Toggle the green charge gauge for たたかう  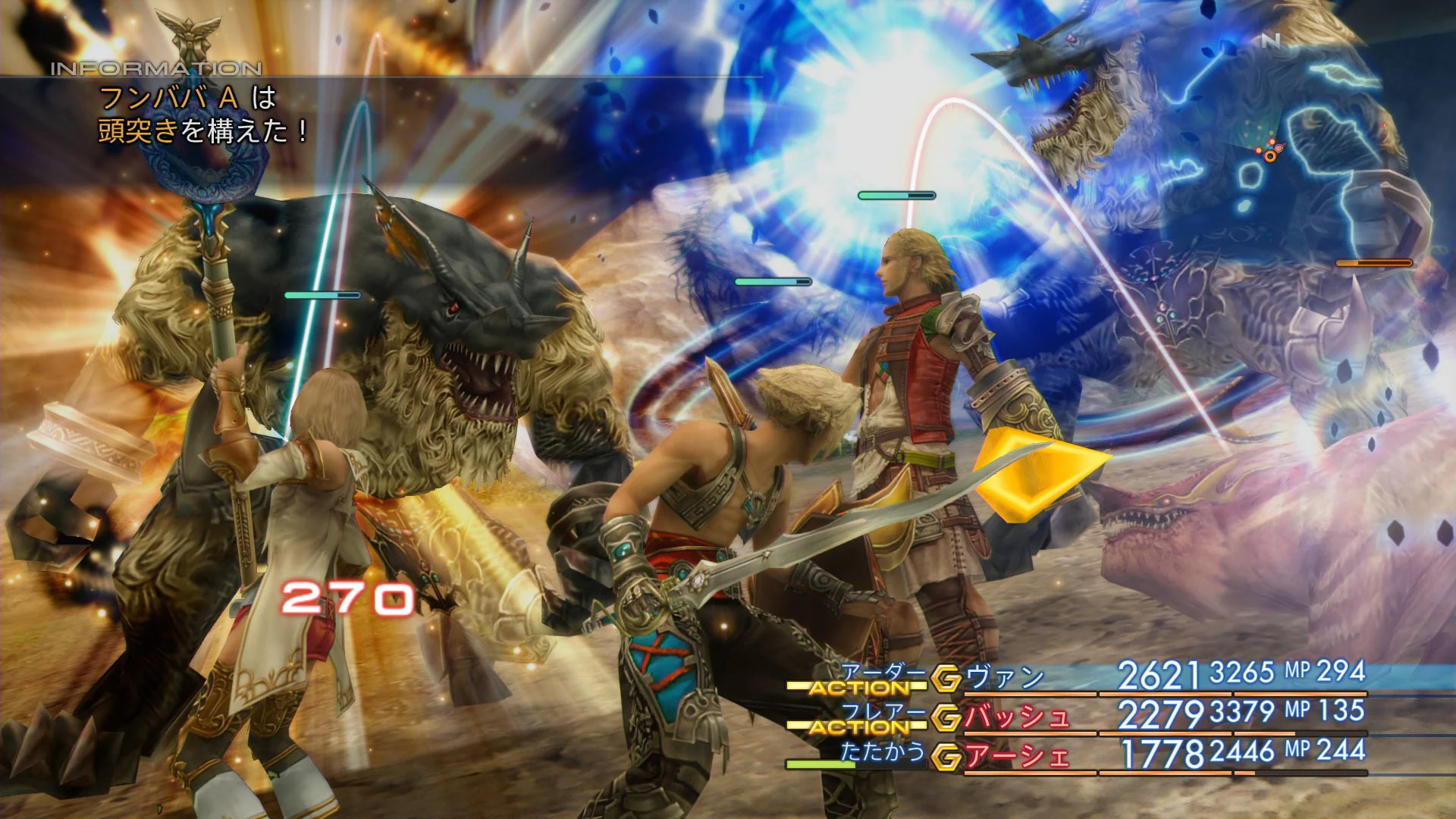point(820,762)
